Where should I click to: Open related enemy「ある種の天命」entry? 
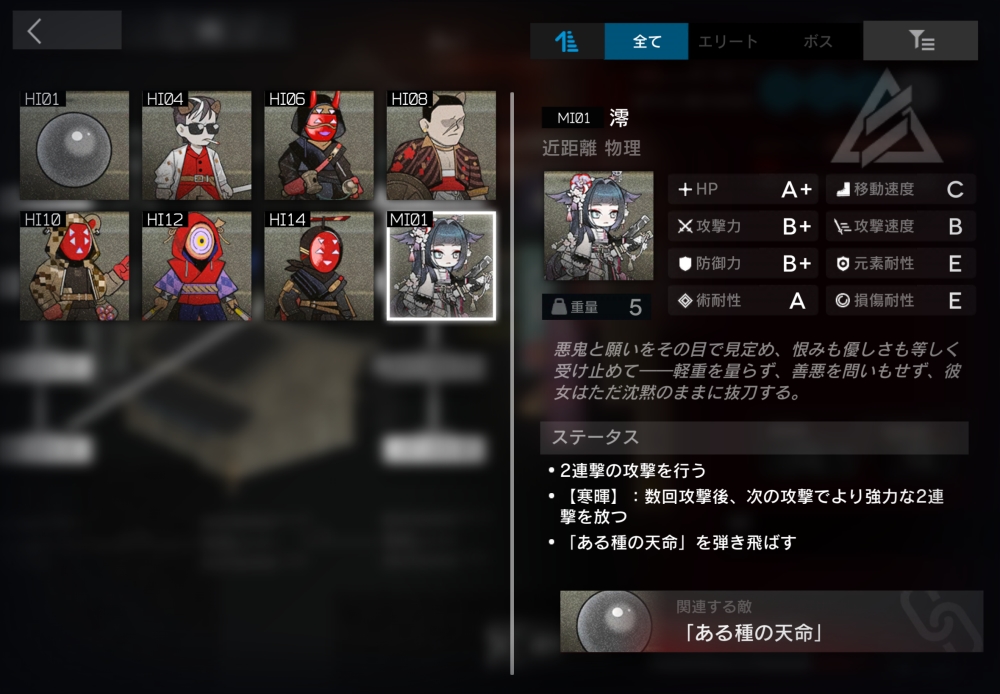tap(770, 621)
